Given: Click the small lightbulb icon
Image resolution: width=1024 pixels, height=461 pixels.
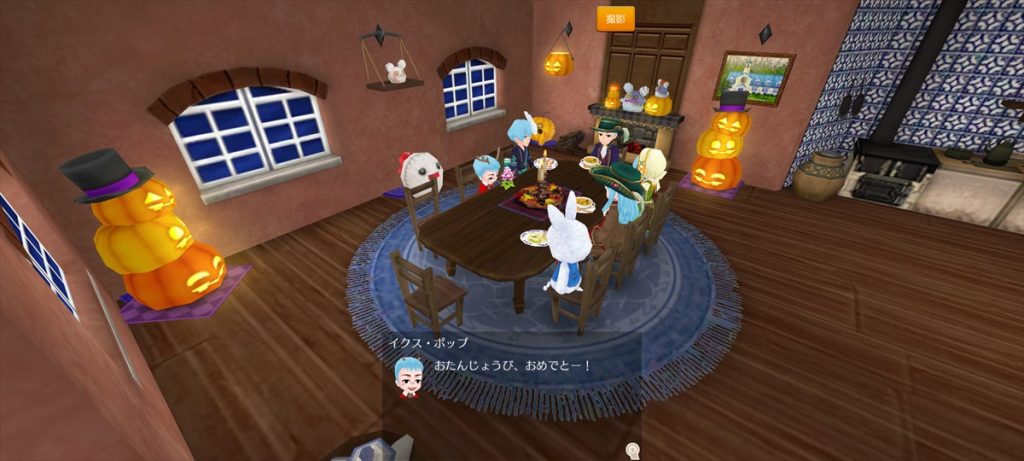Looking at the screenshot, I should pos(631,450).
